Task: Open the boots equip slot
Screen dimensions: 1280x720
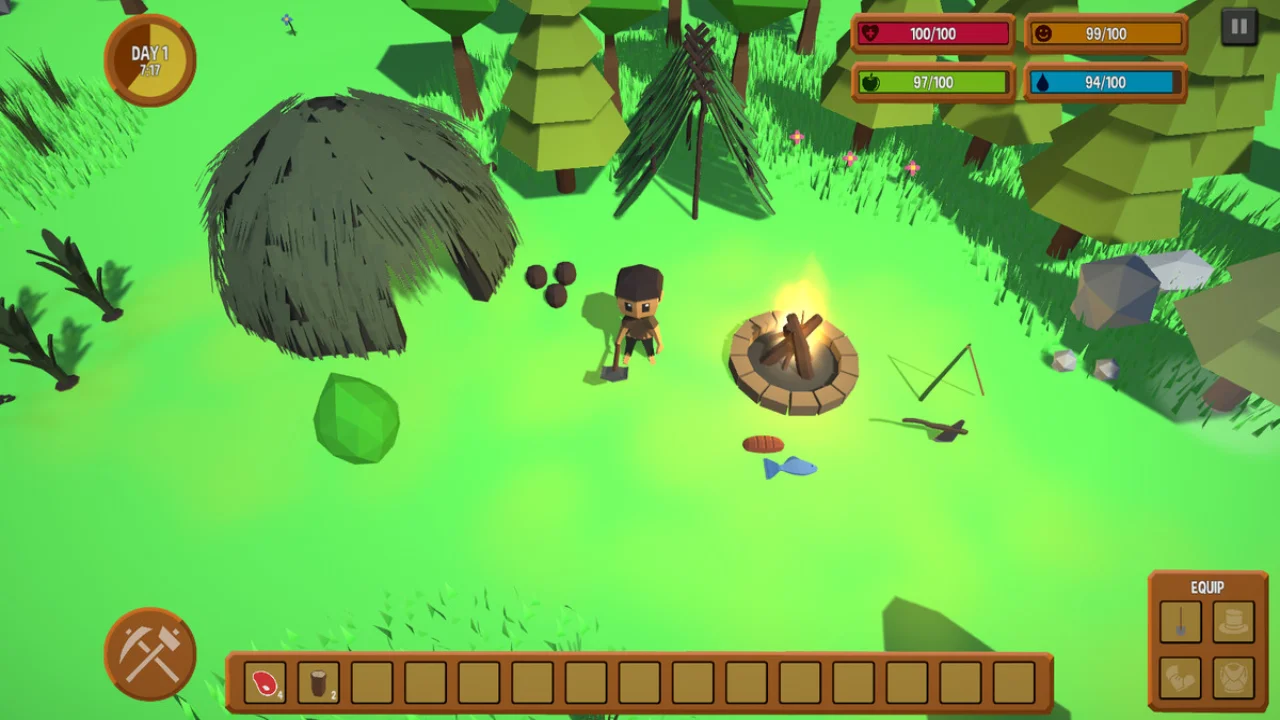Action: point(1180,677)
